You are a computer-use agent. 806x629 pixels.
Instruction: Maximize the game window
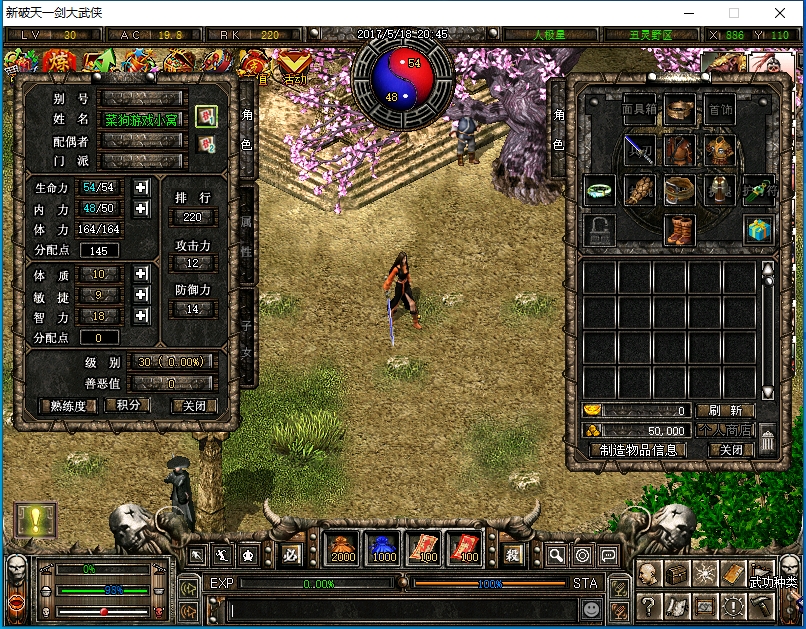(x=734, y=13)
